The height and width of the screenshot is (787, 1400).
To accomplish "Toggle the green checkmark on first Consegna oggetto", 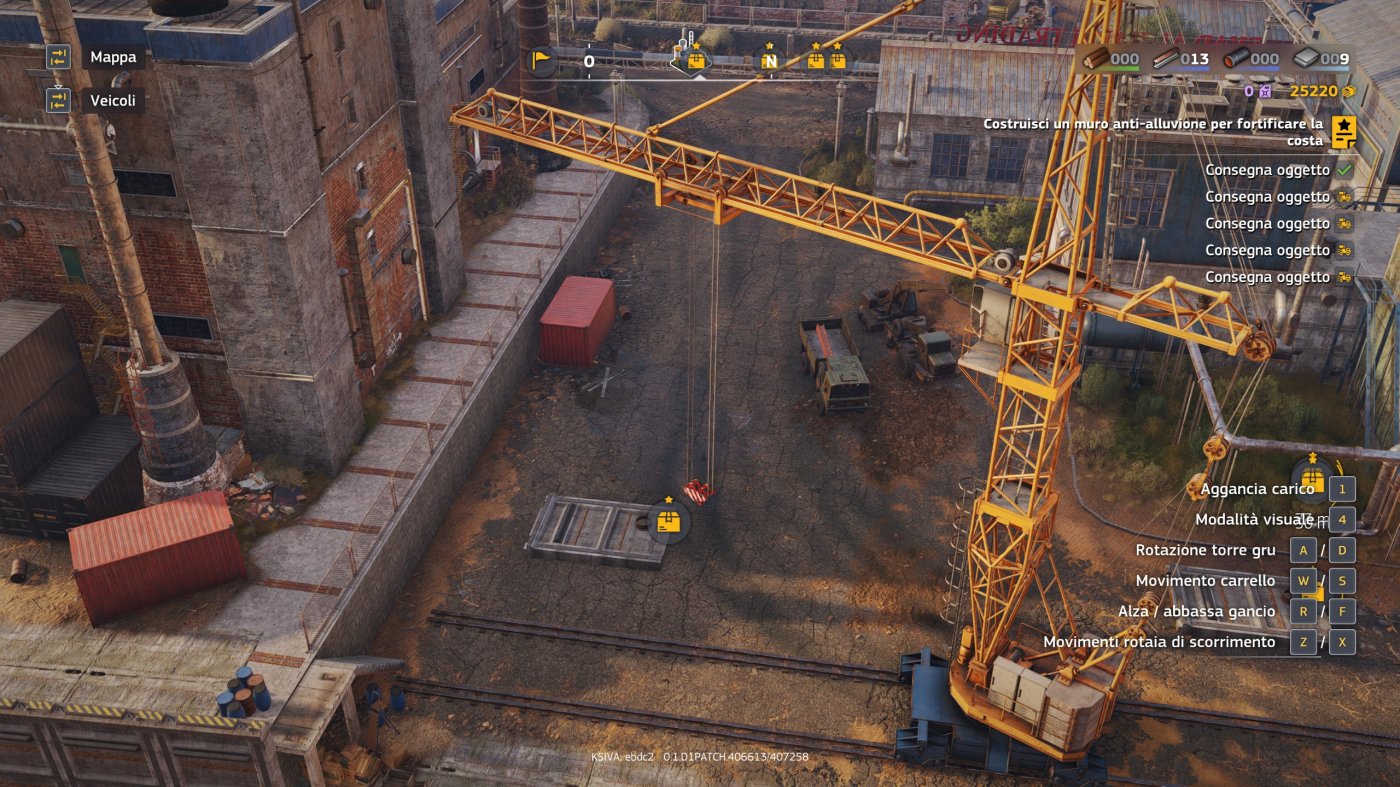I will point(1346,170).
